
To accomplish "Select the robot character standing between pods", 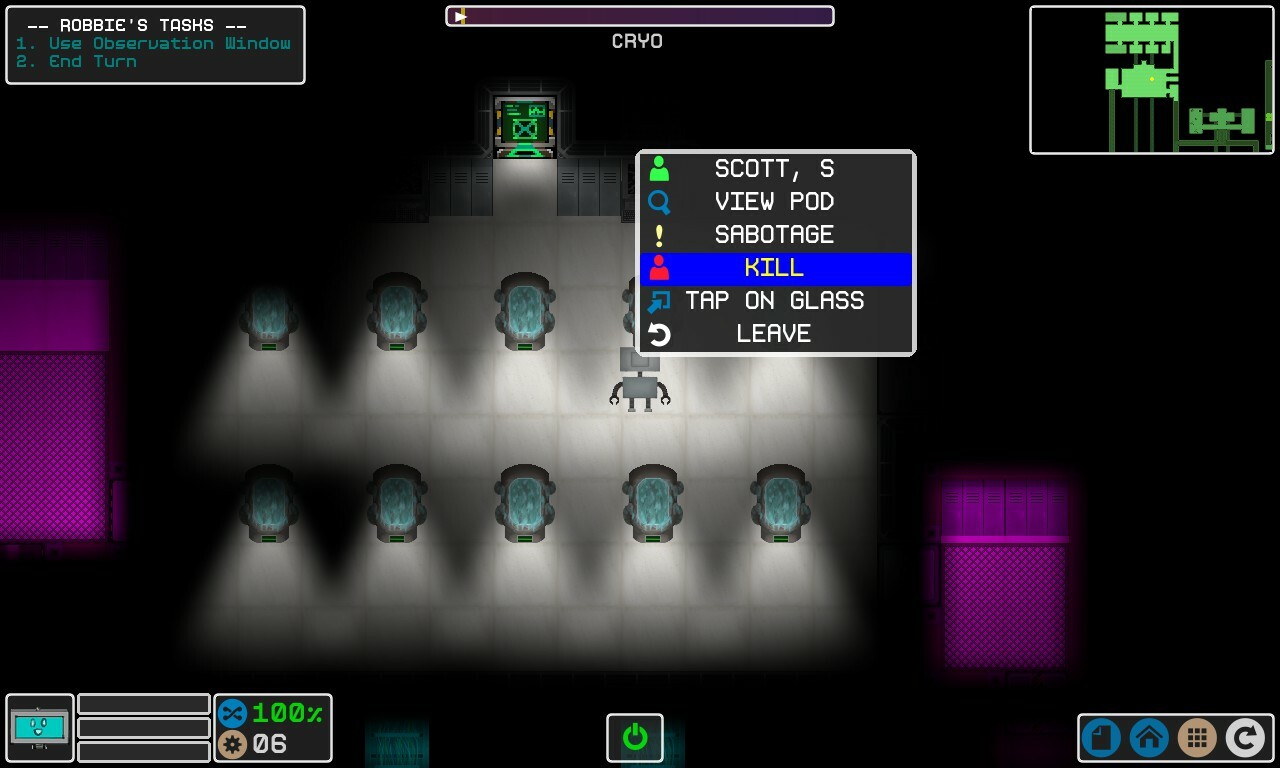I will point(640,385).
